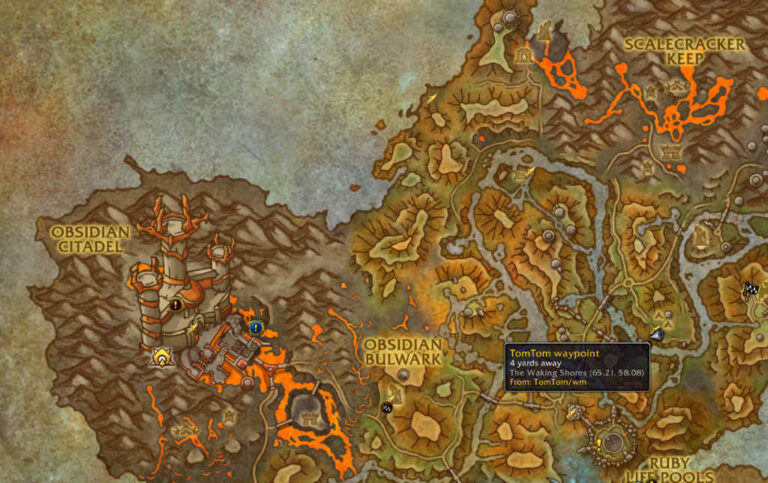Select the checkered flag marker near Obsidian Bulwark
Image resolution: width=768 pixels, height=483 pixels.
click(x=387, y=408)
